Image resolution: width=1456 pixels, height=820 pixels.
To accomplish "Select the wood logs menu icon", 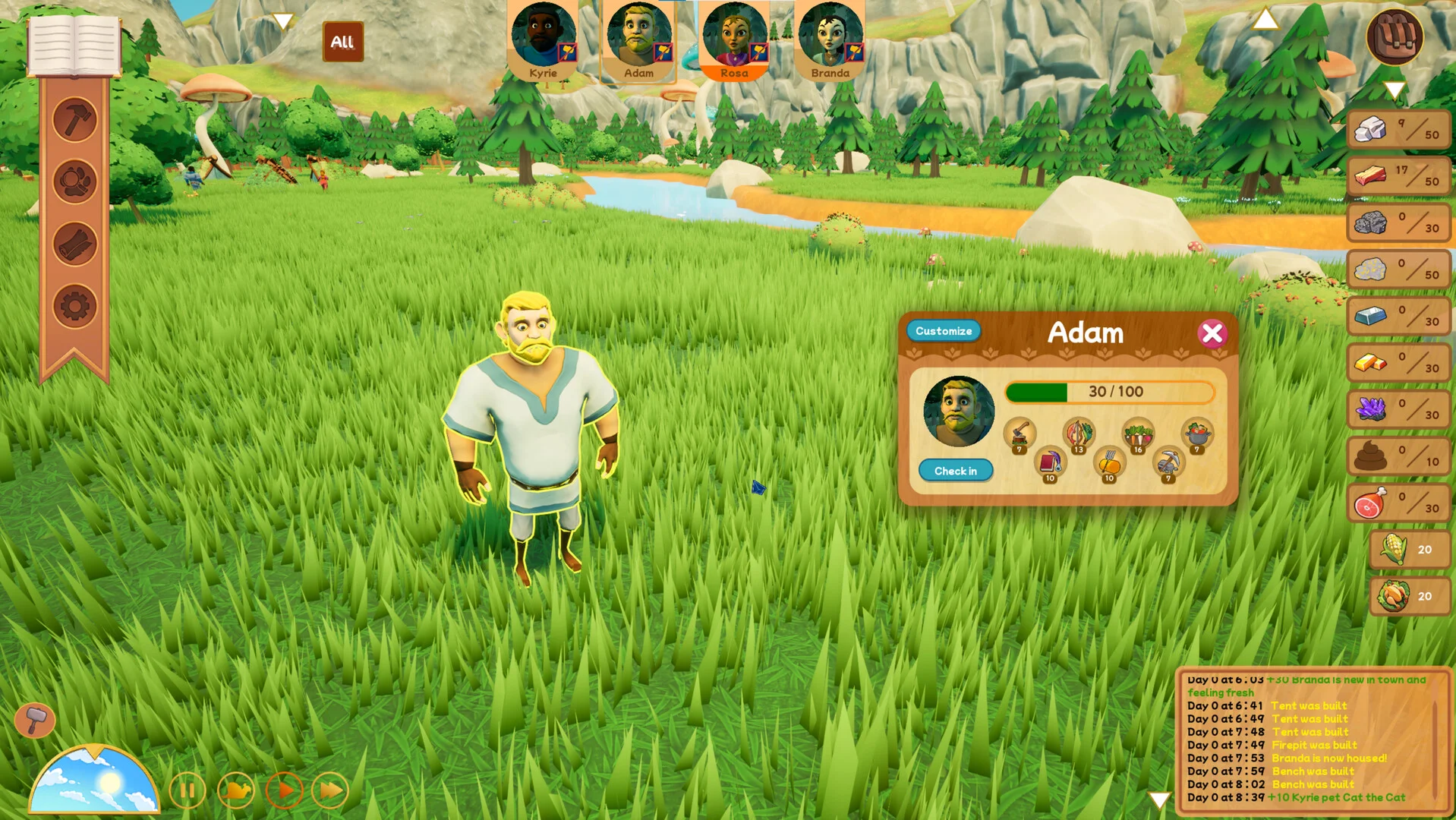I will [75, 244].
